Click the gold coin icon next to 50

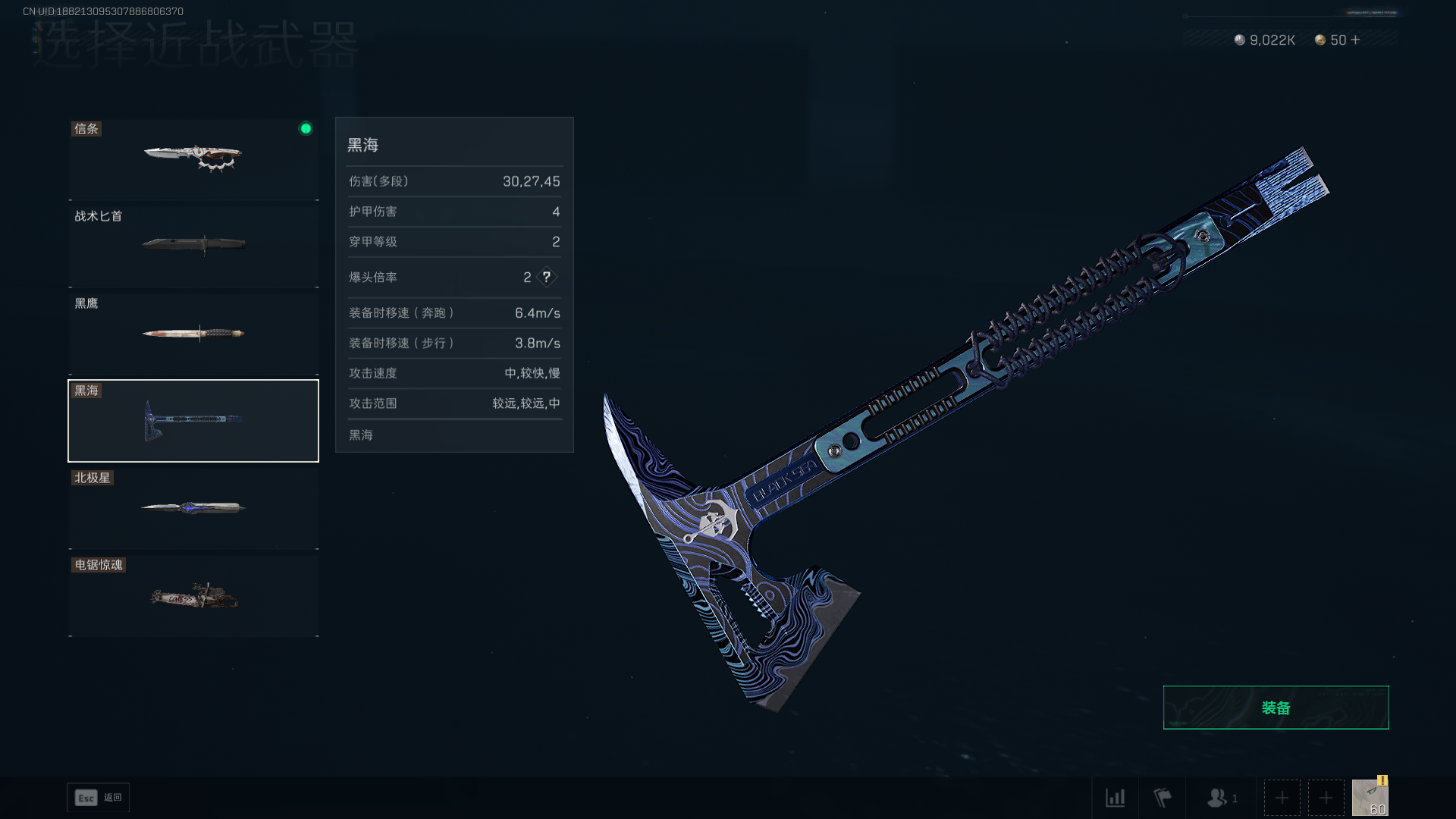pyautogui.click(x=1319, y=39)
